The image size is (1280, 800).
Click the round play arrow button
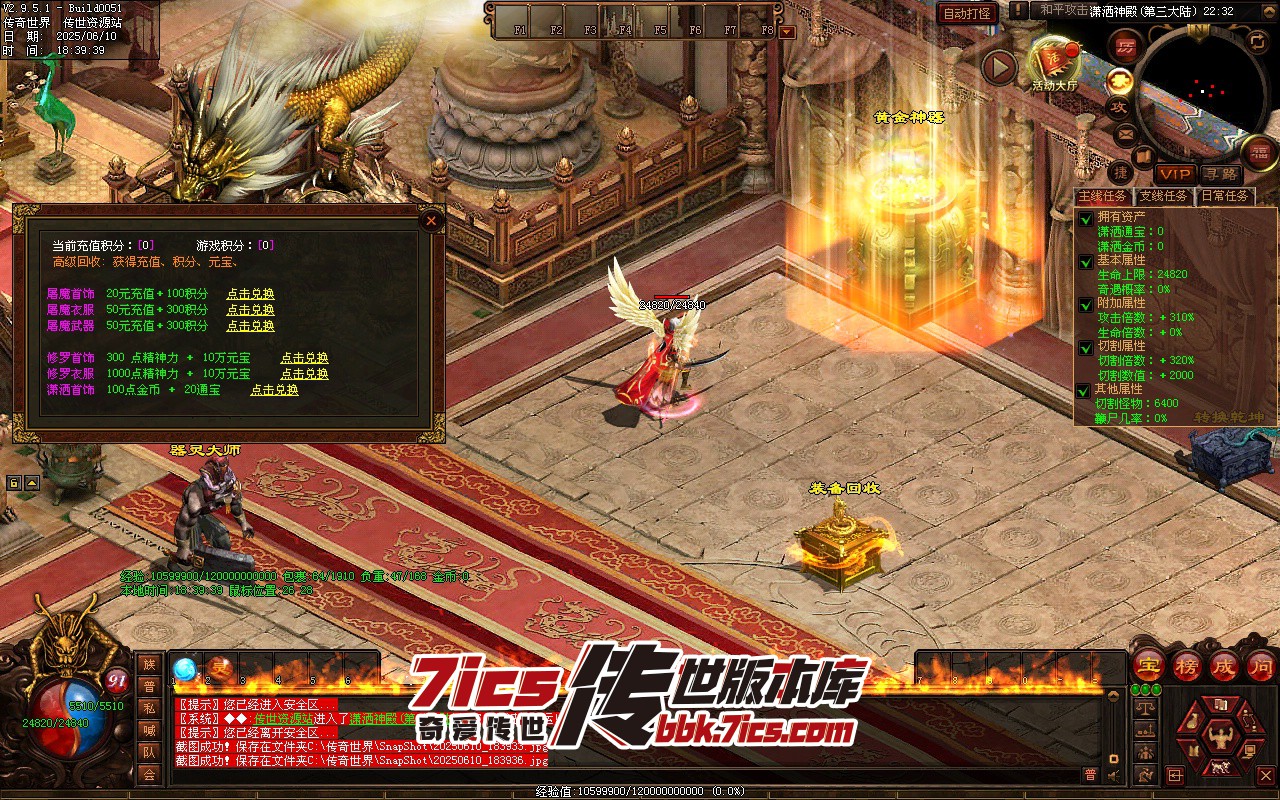tap(998, 68)
